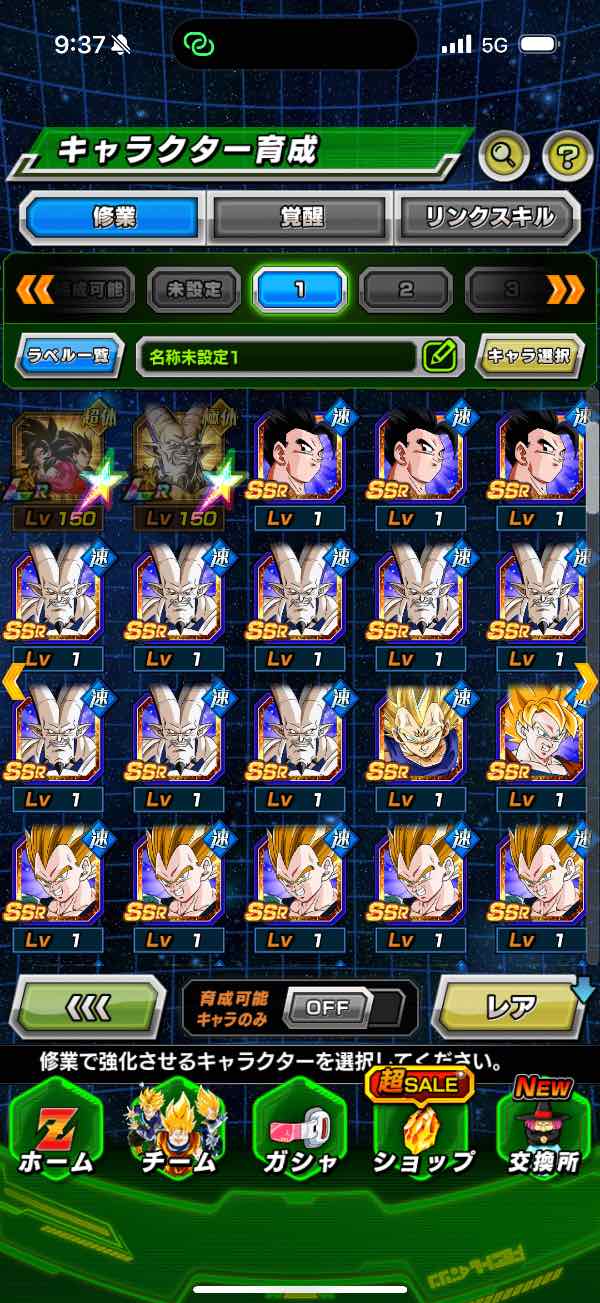Choose label tab number 2
Screen dimensions: 600x1303
pyautogui.click(x=405, y=290)
